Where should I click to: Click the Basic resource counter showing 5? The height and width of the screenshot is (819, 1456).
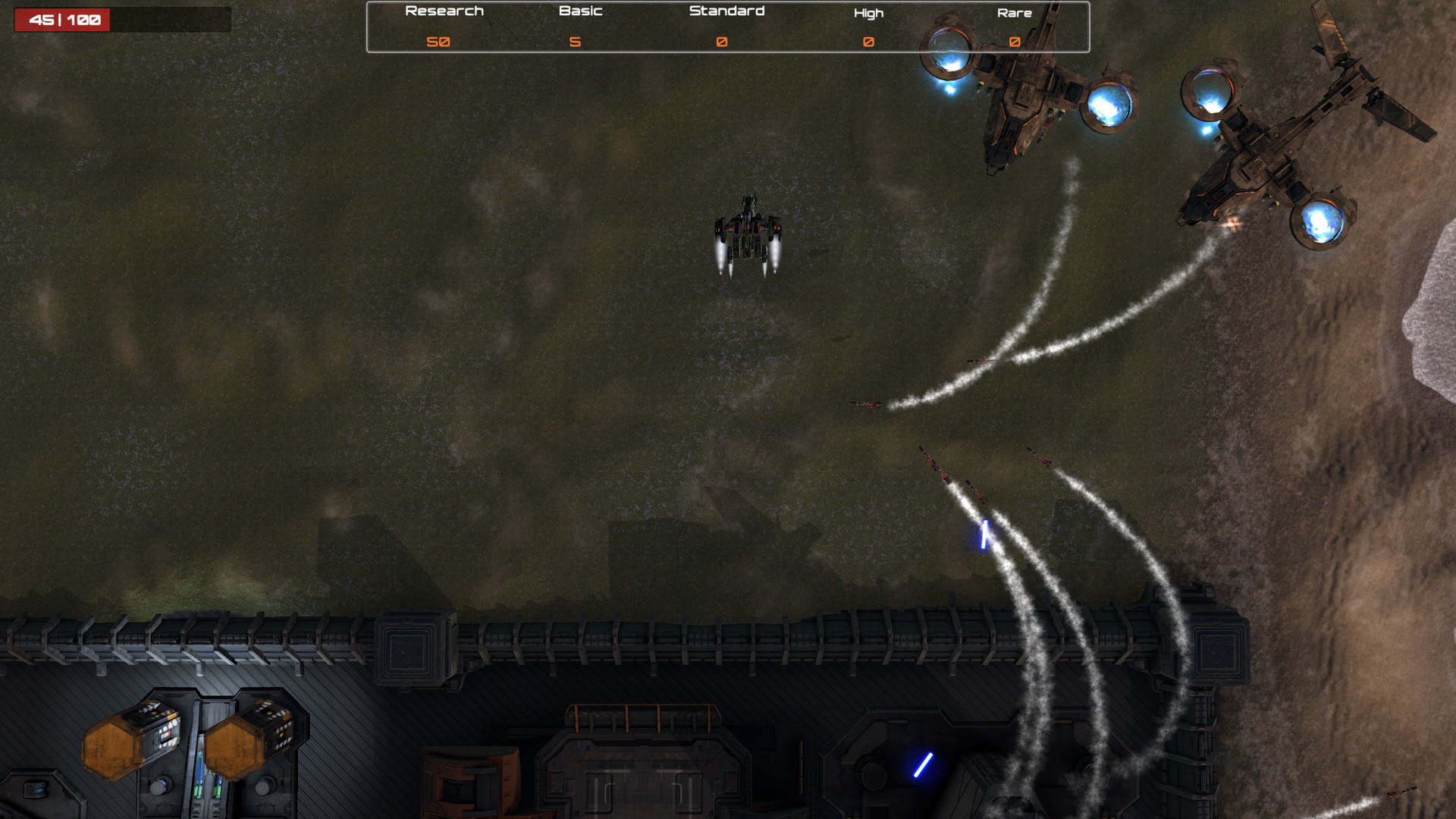point(576,42)
